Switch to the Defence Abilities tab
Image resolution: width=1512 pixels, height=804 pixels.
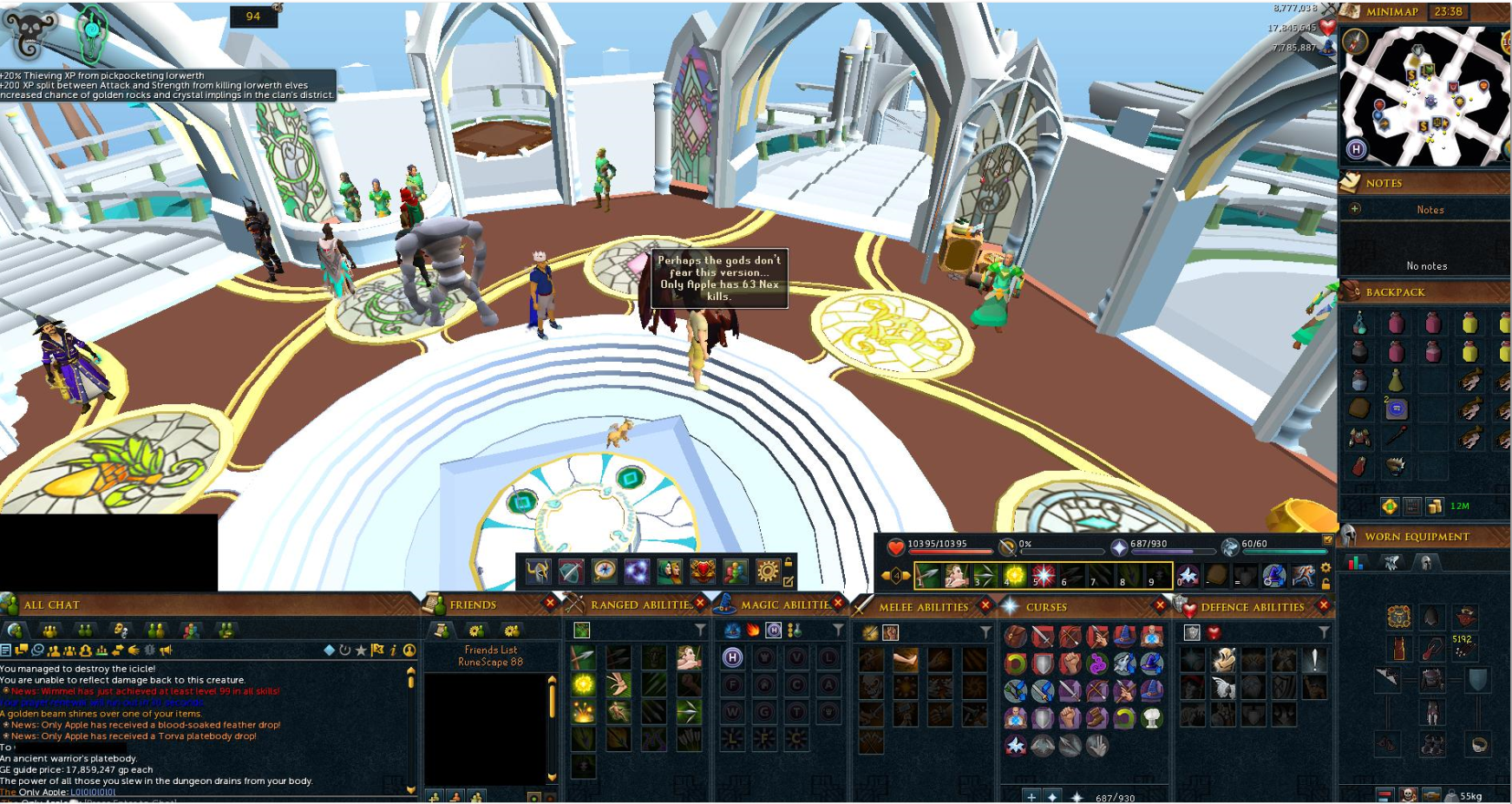click(1252, 607)
